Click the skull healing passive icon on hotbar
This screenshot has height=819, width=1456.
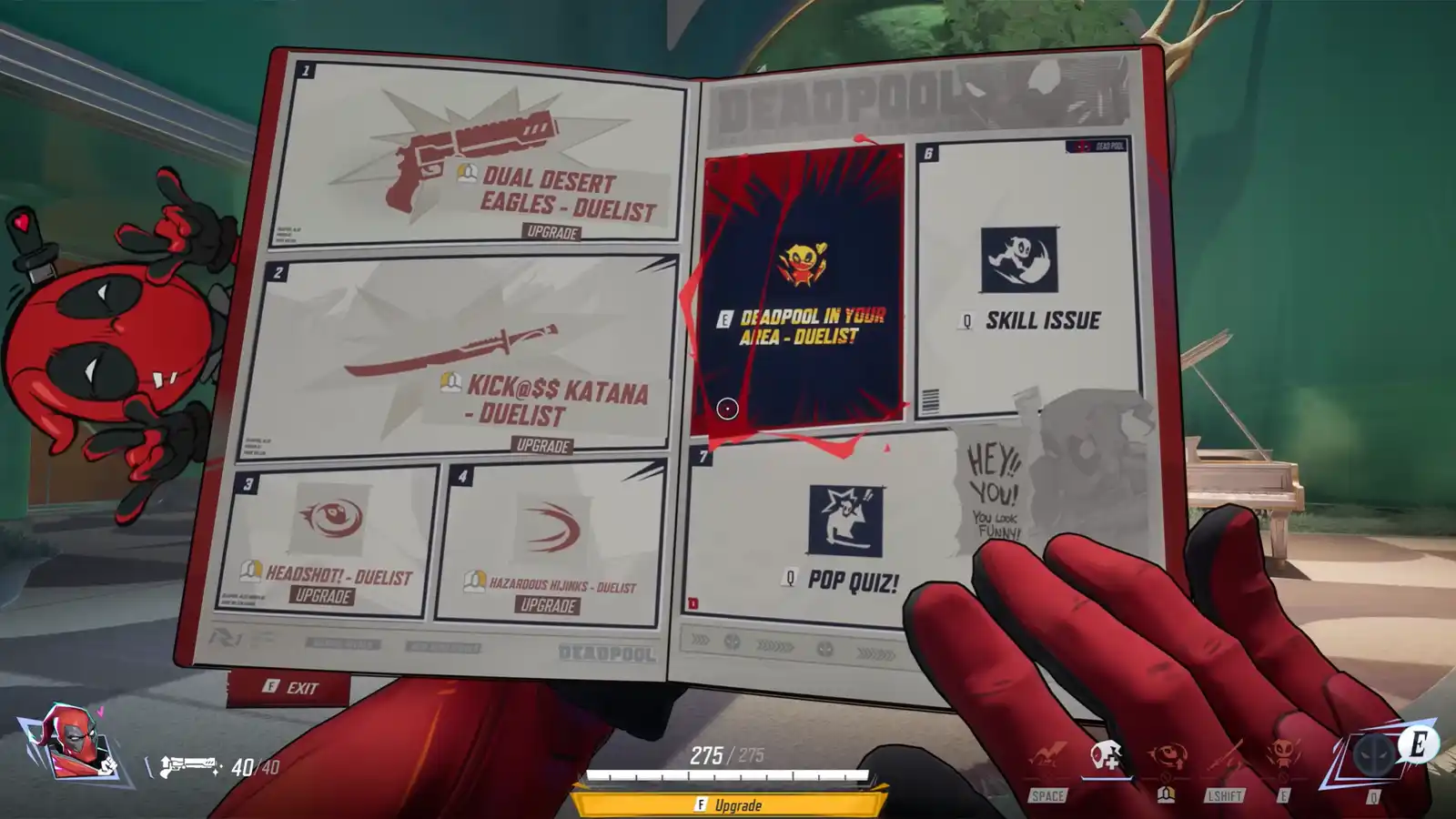[1104, 753]
